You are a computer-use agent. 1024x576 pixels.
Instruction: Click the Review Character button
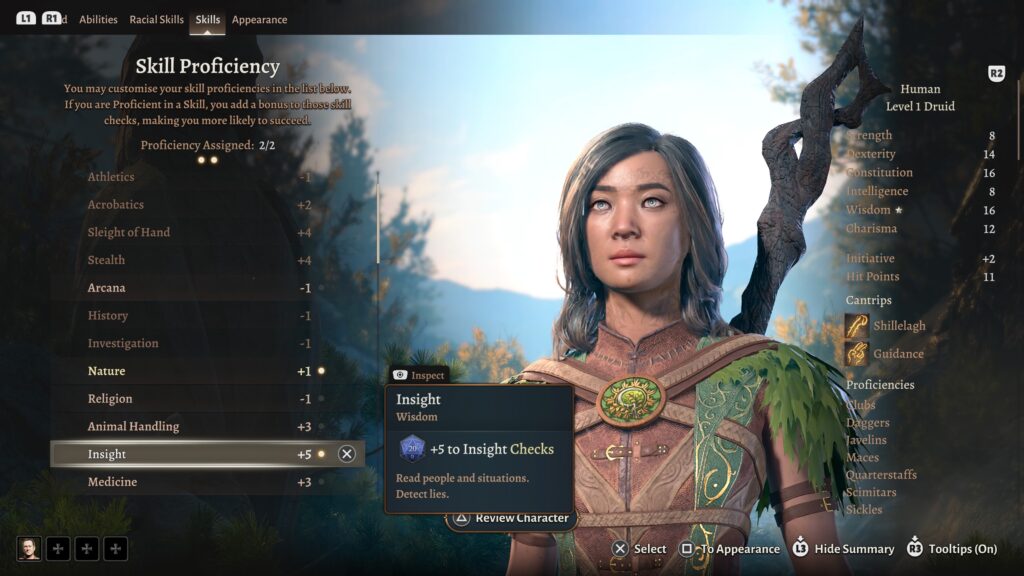pyautogui.click(x=511, y=518)
